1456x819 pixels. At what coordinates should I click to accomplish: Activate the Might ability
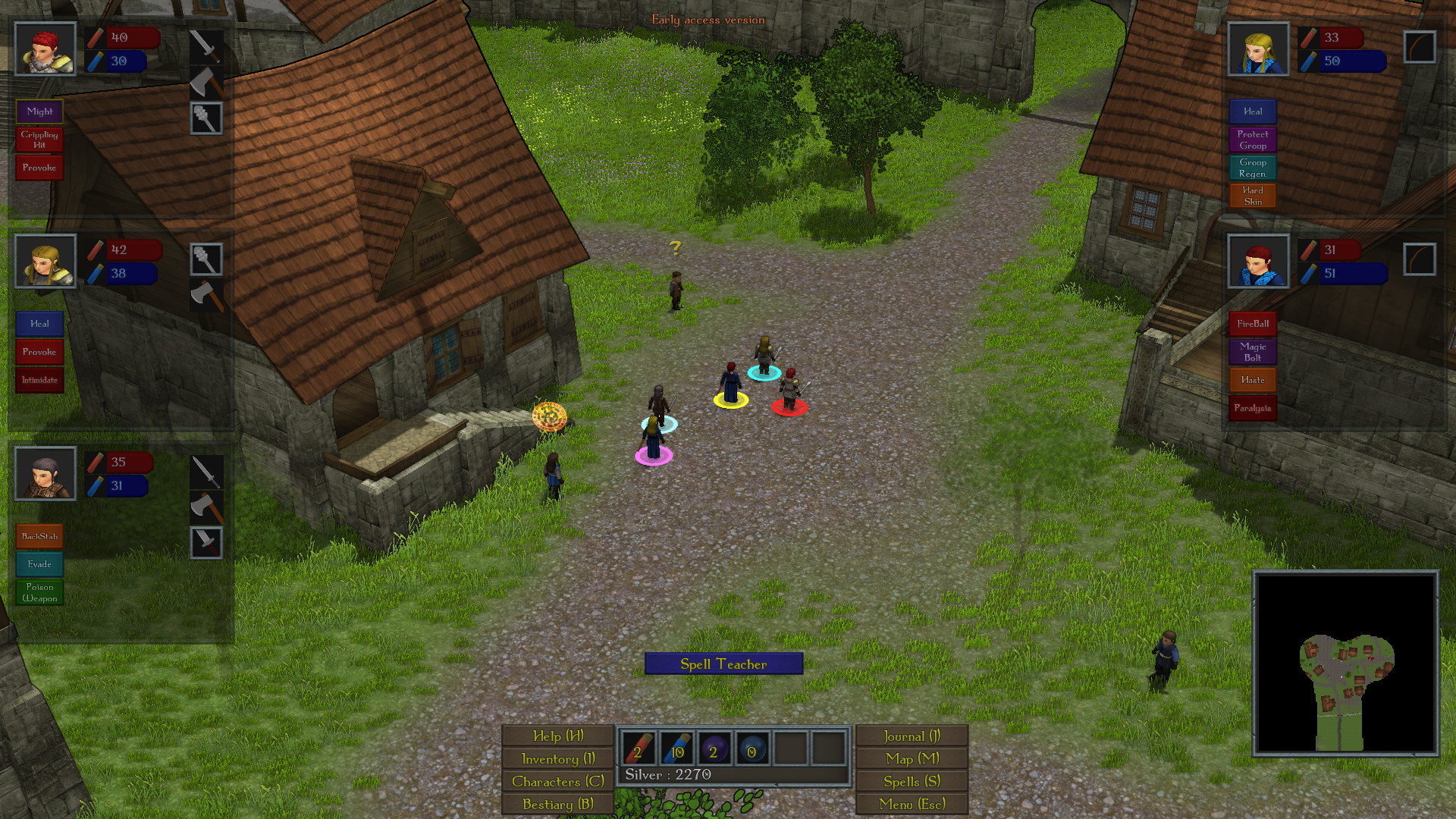coord(39,111)
